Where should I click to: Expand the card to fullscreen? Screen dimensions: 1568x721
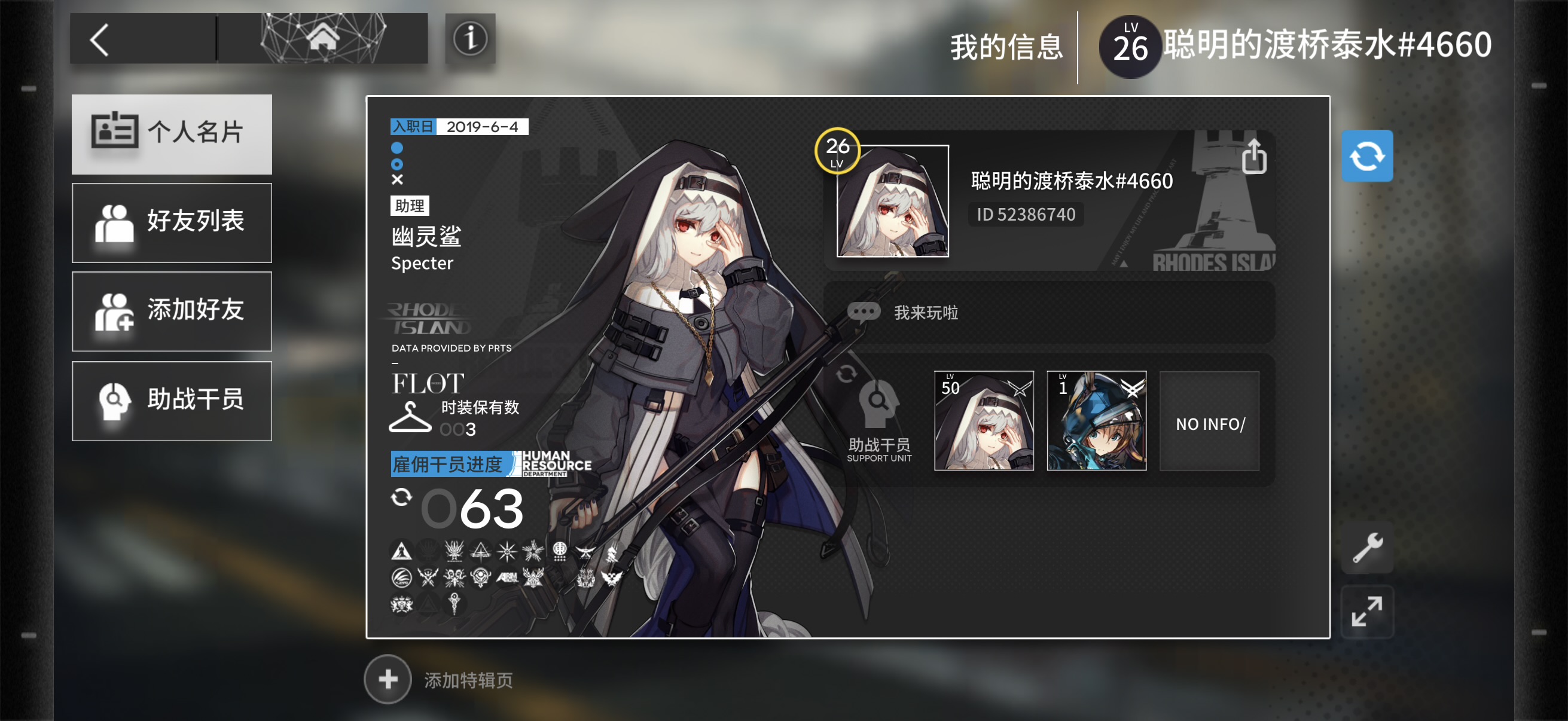click(x=1367, y=611)
